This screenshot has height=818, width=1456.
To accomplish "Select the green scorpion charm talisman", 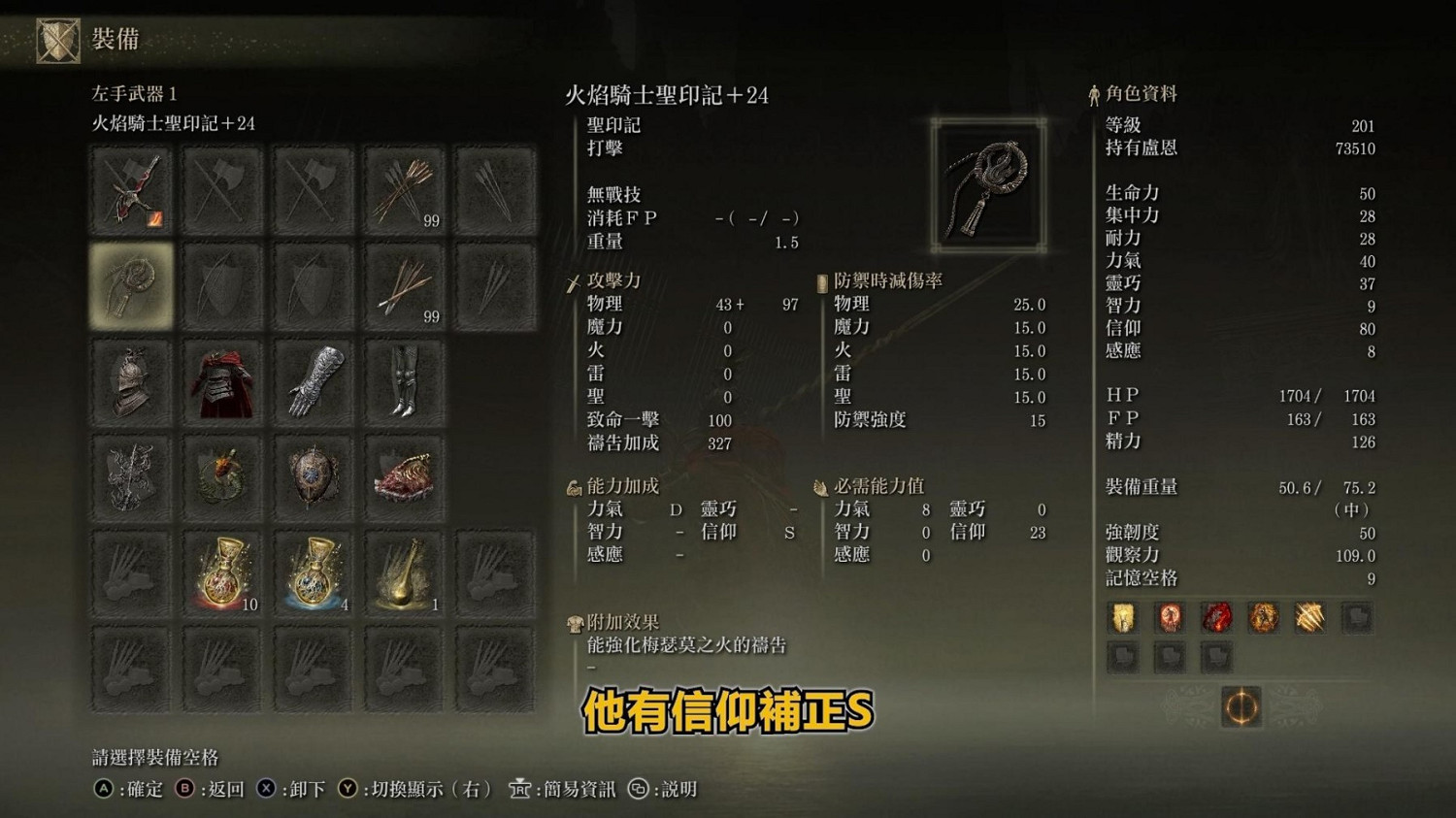I will pyautogui.click(x=222, y=475).
